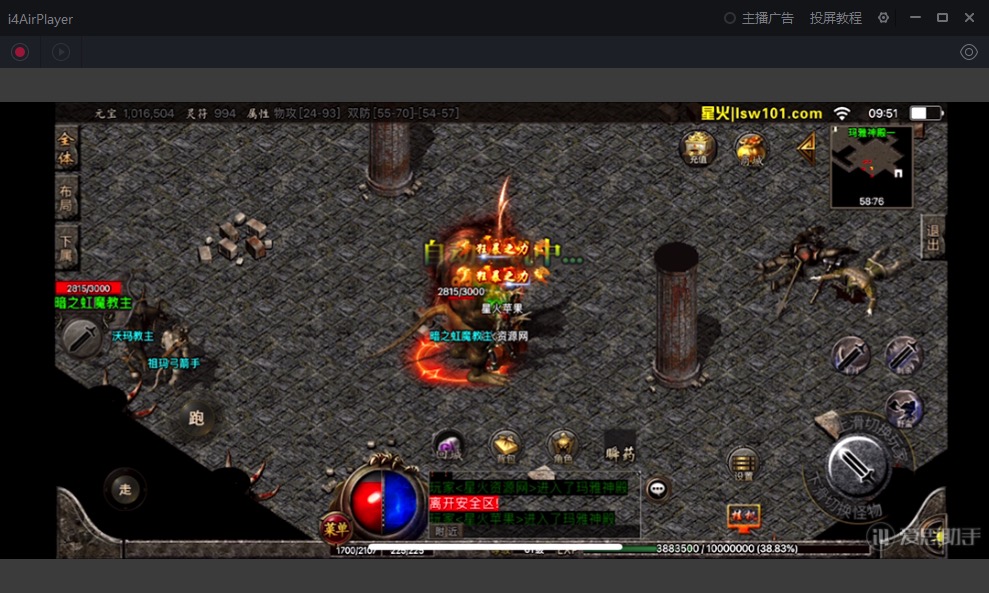
Task: Open the i4AirPlayer settings gear
Action: (x=883, y=18)
